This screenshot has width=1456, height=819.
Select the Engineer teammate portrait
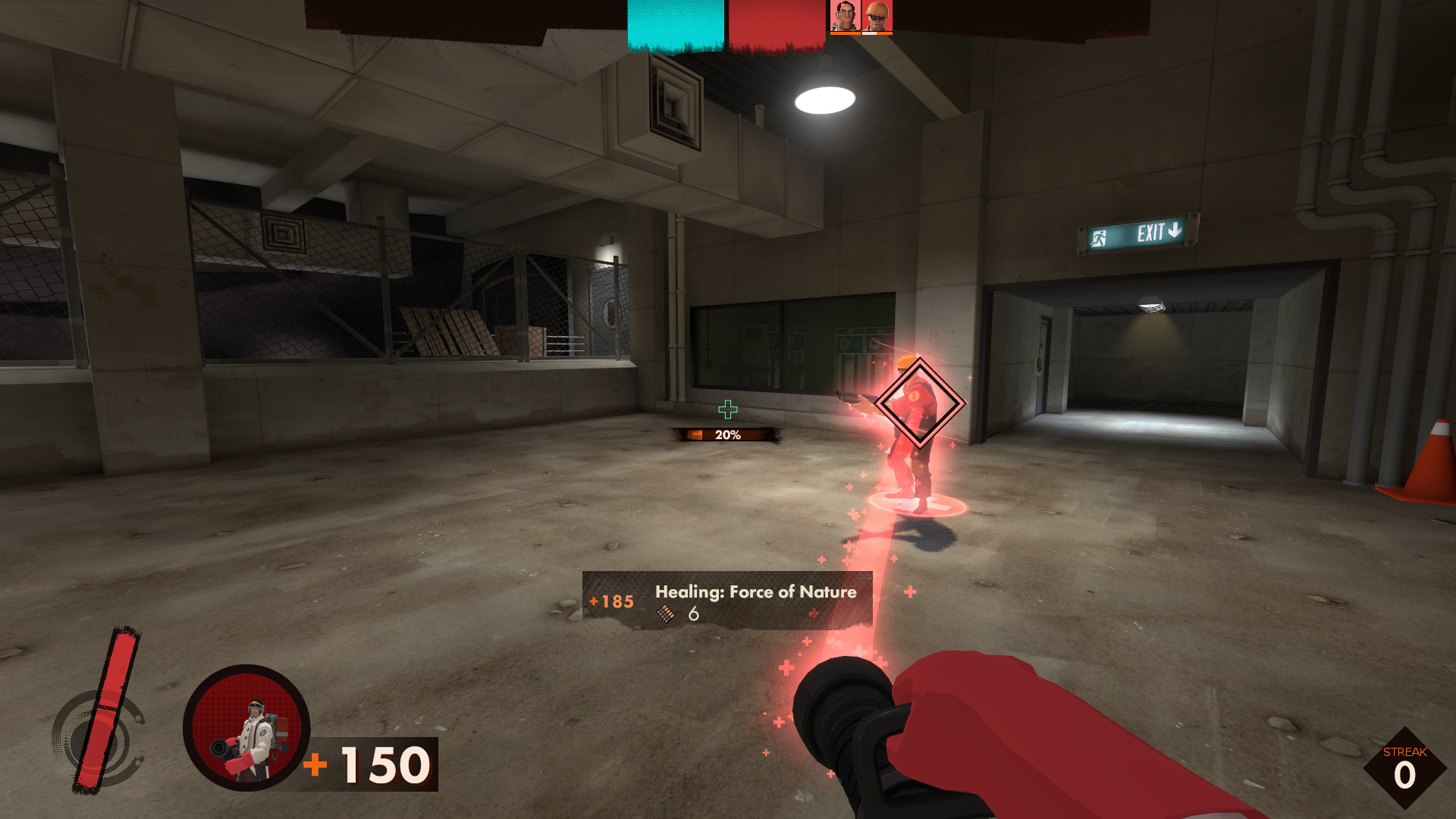pyautogui.click(x=877, y=15)
